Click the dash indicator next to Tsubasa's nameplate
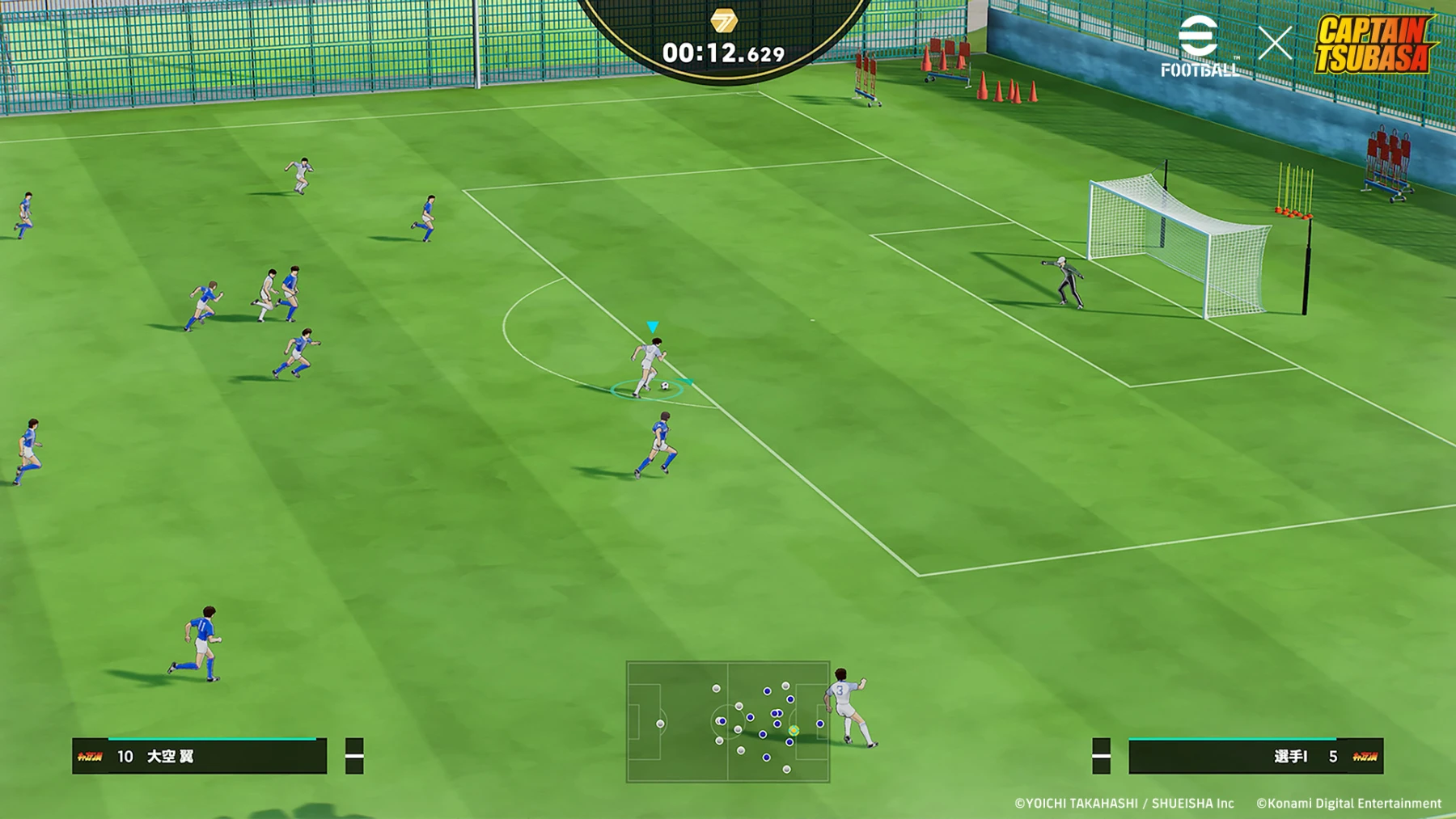1456x819 pixels. tap(353, 757)
